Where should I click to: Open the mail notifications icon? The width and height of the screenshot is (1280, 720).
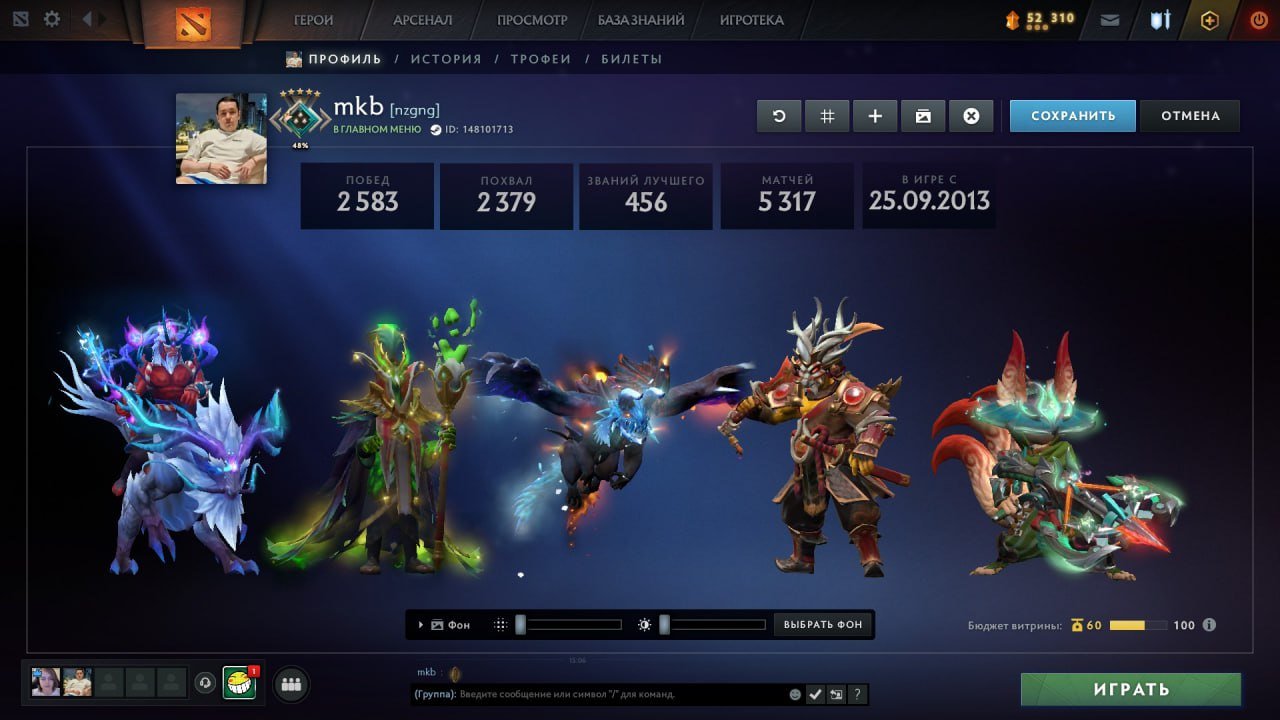click(1109, 19)
